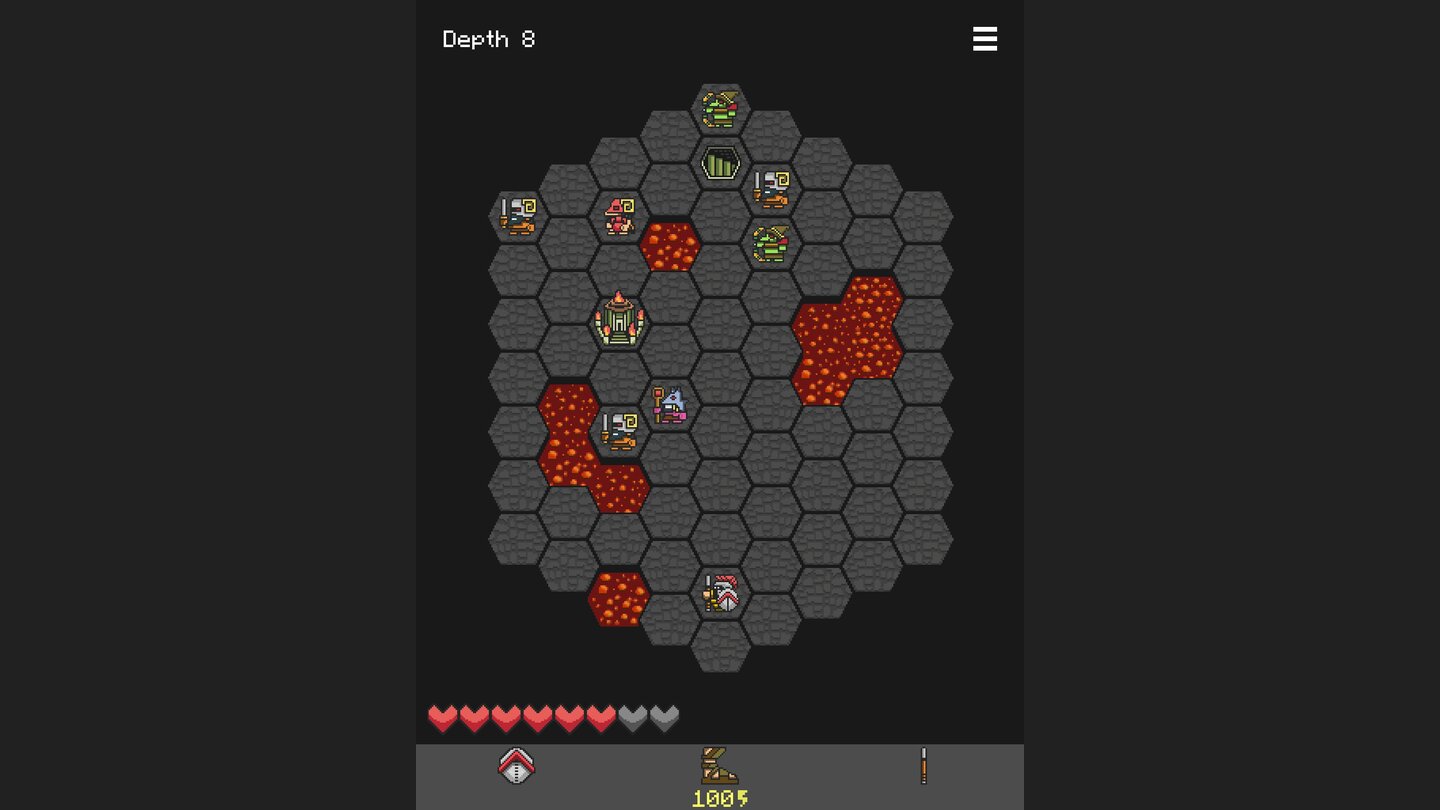Image resolution: width=1440 pixels, height=810 pixels.
Task: Select the spear icon at bottom right
Action: pos(923,764)
